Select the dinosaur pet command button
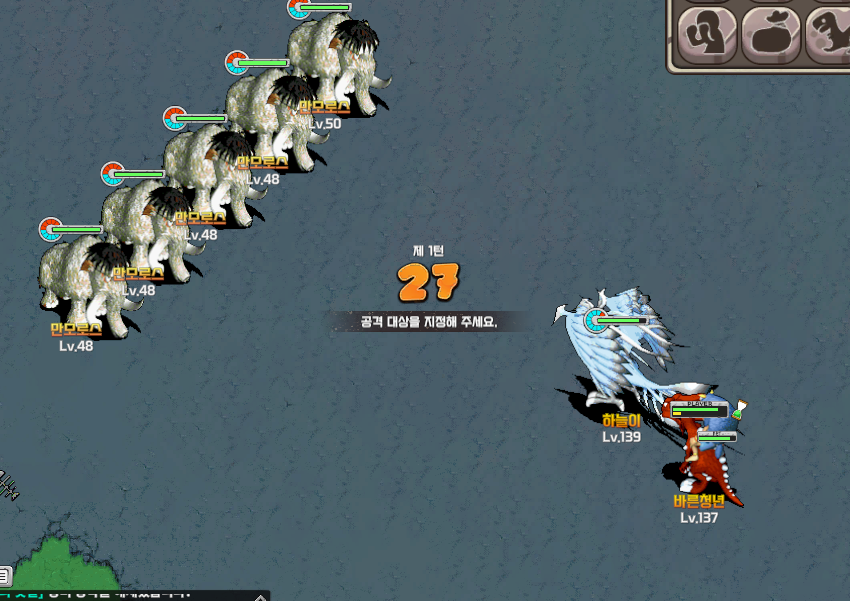Image resolution: width=850 pixels, height=601 pixels. point(828,34)
